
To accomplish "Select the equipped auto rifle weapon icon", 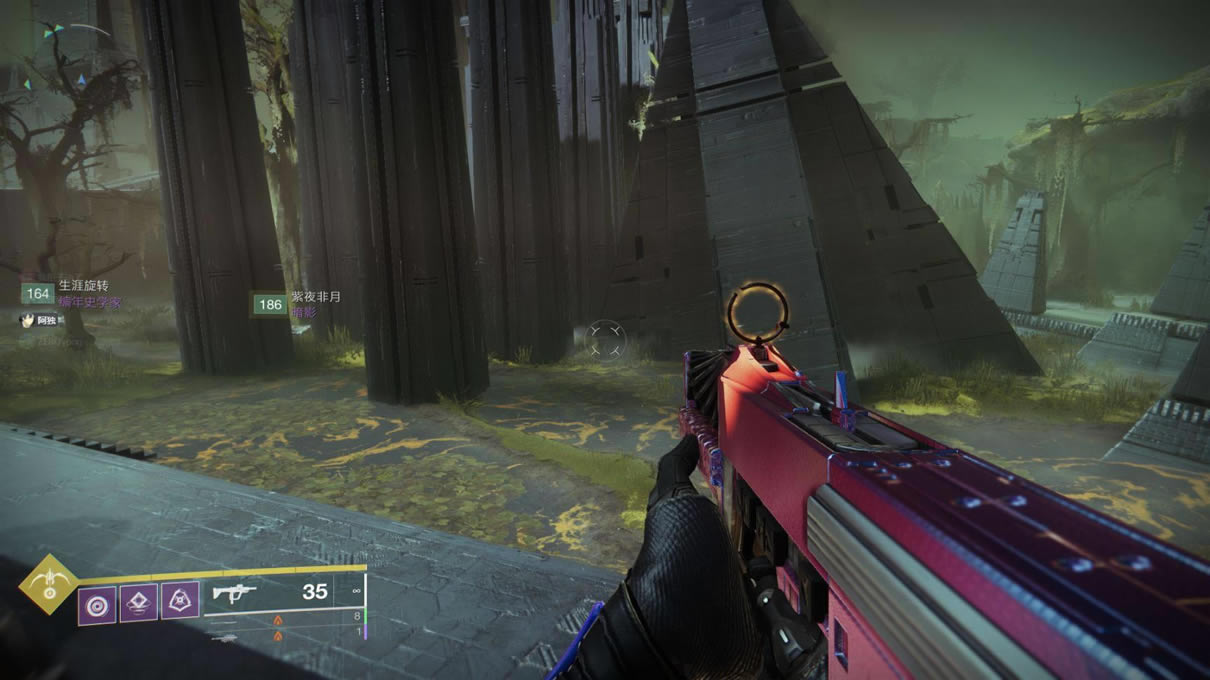I will pyautogui.click(x=234, y=594).
